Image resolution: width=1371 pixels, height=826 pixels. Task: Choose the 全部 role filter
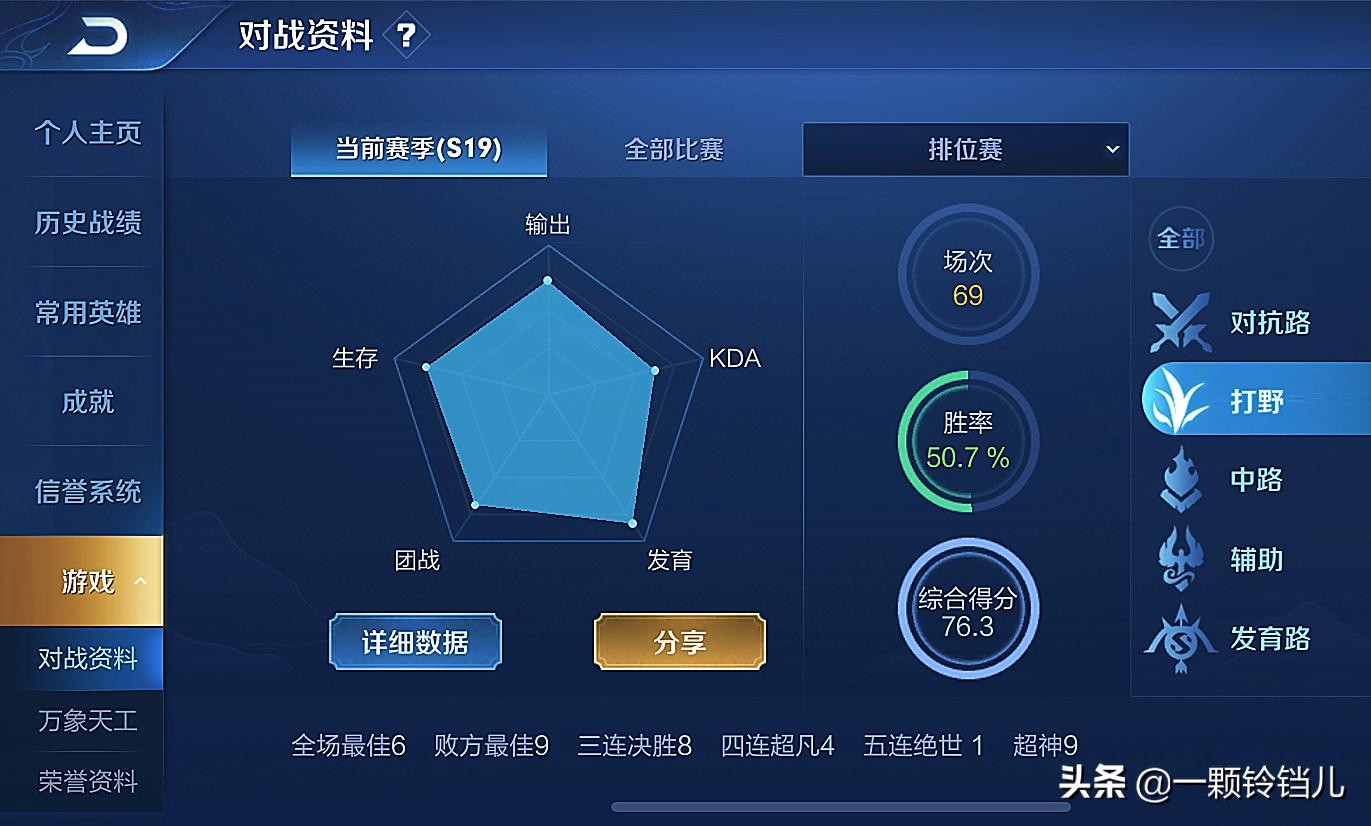1180,239
